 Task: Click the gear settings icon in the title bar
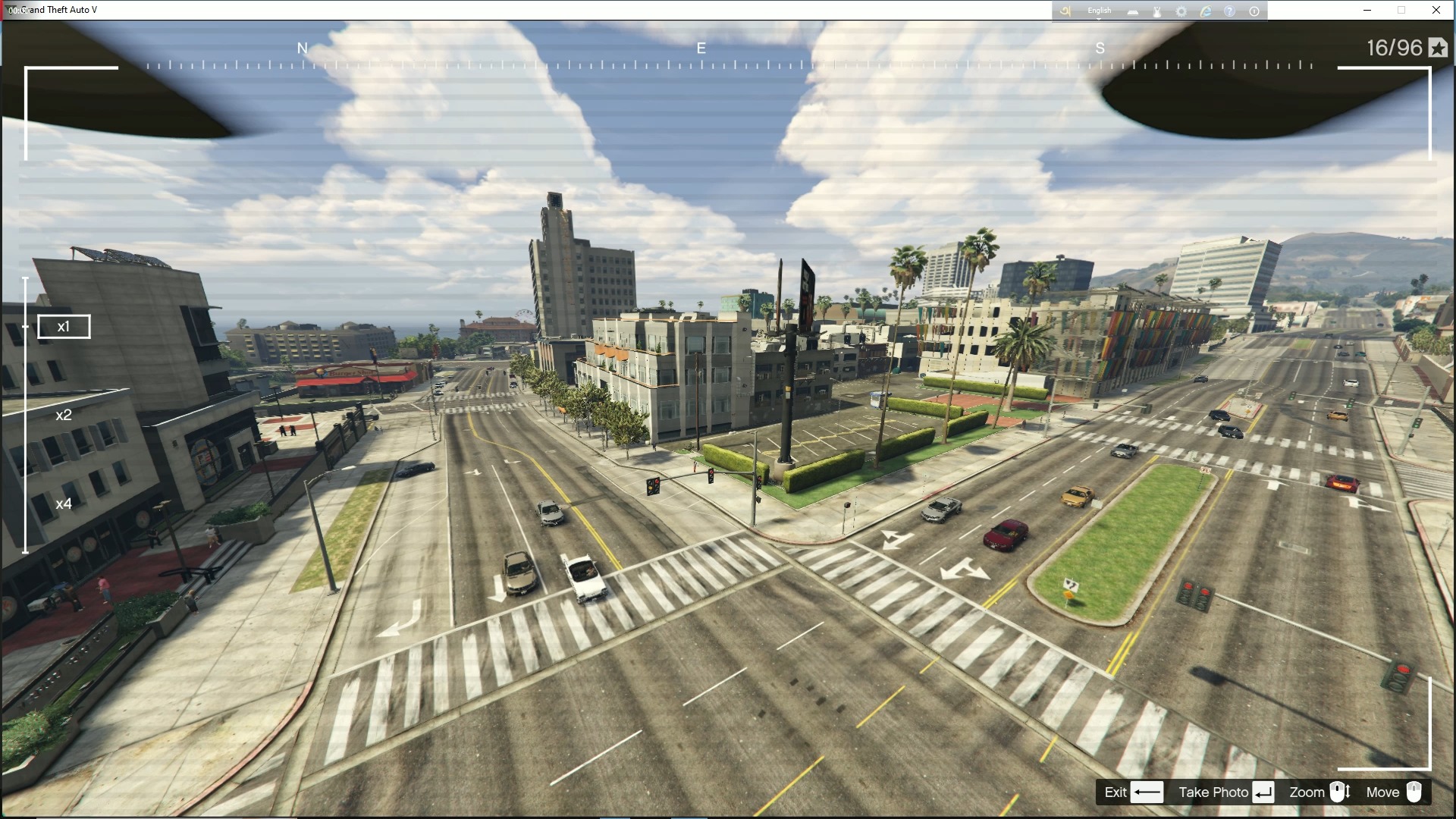tap(1181, 11)
